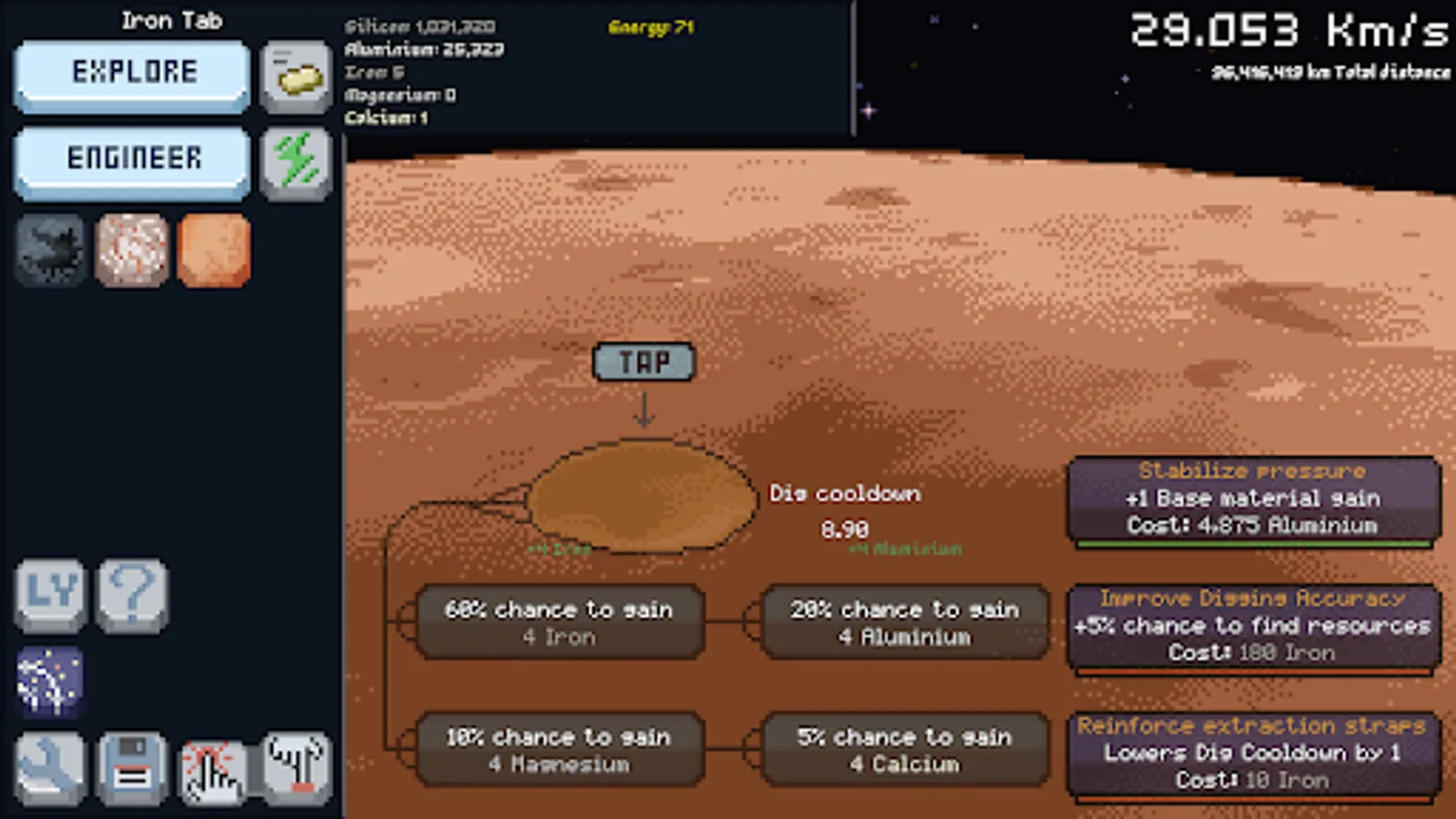The width and height of the screenshot is (1456, 819).
Task: Select the dark rock thumbnail
Action: (x=50, y=251)
